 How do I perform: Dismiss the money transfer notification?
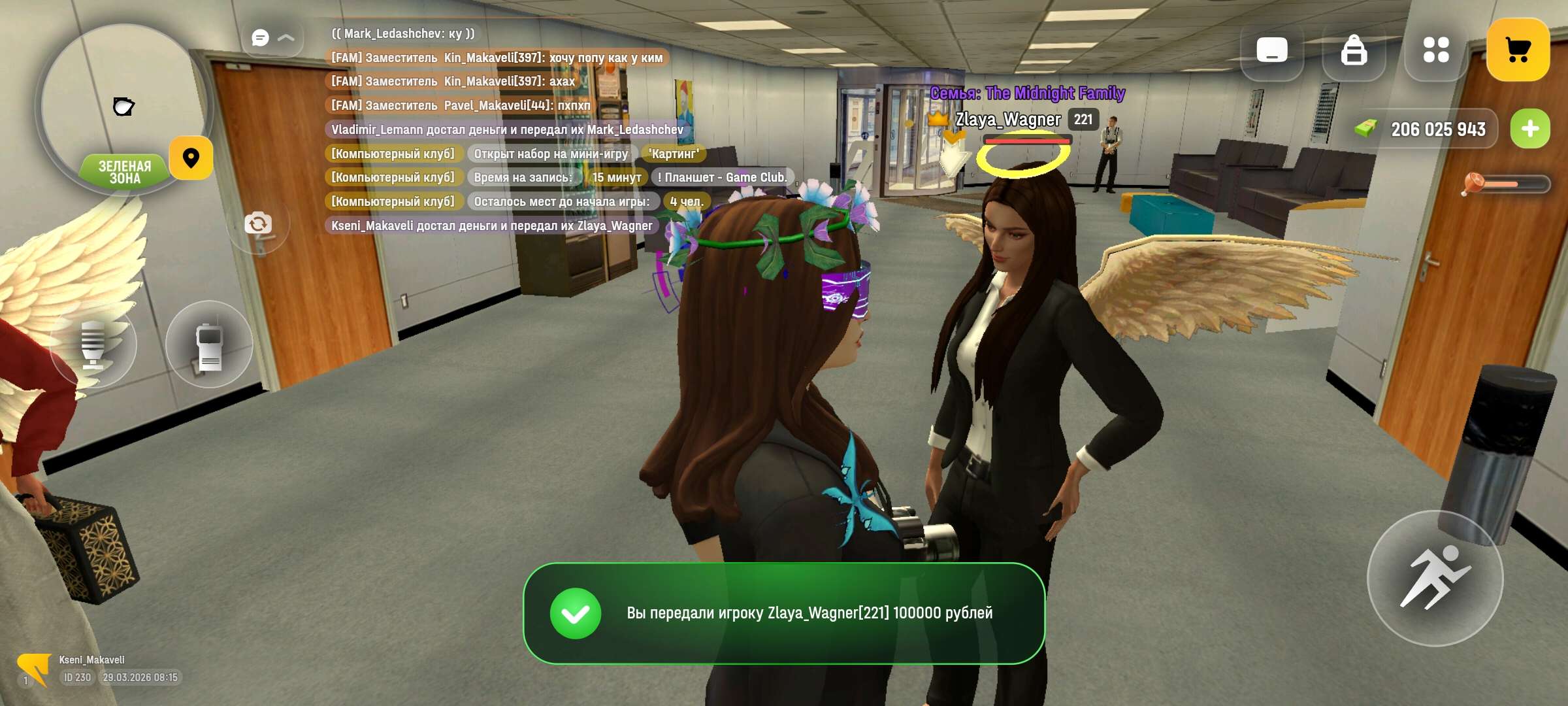click(784, 613)
